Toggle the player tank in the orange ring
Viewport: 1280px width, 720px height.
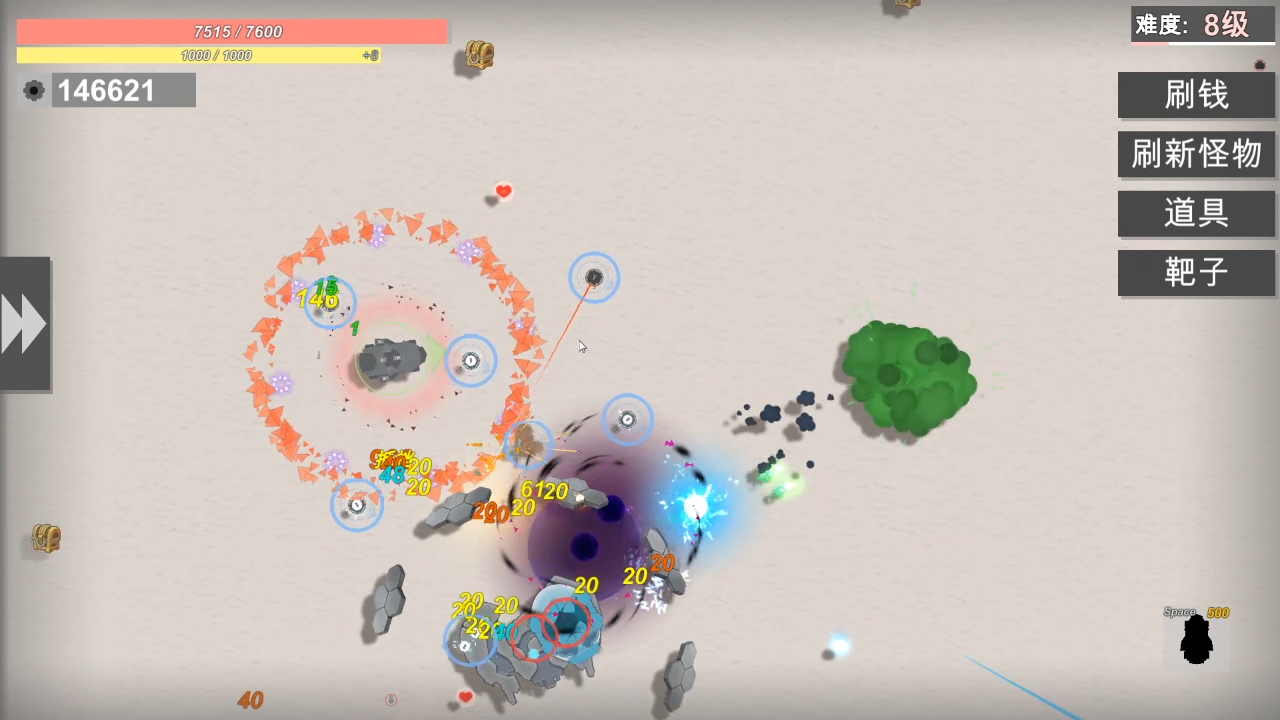tap(392, 358)
